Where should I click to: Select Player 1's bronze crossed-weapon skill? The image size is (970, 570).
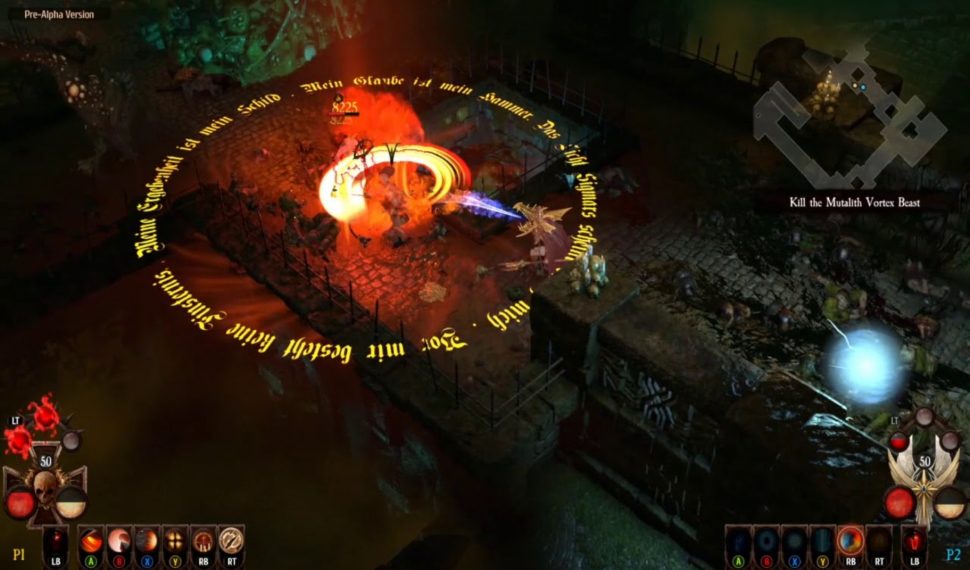coord(231,540)
